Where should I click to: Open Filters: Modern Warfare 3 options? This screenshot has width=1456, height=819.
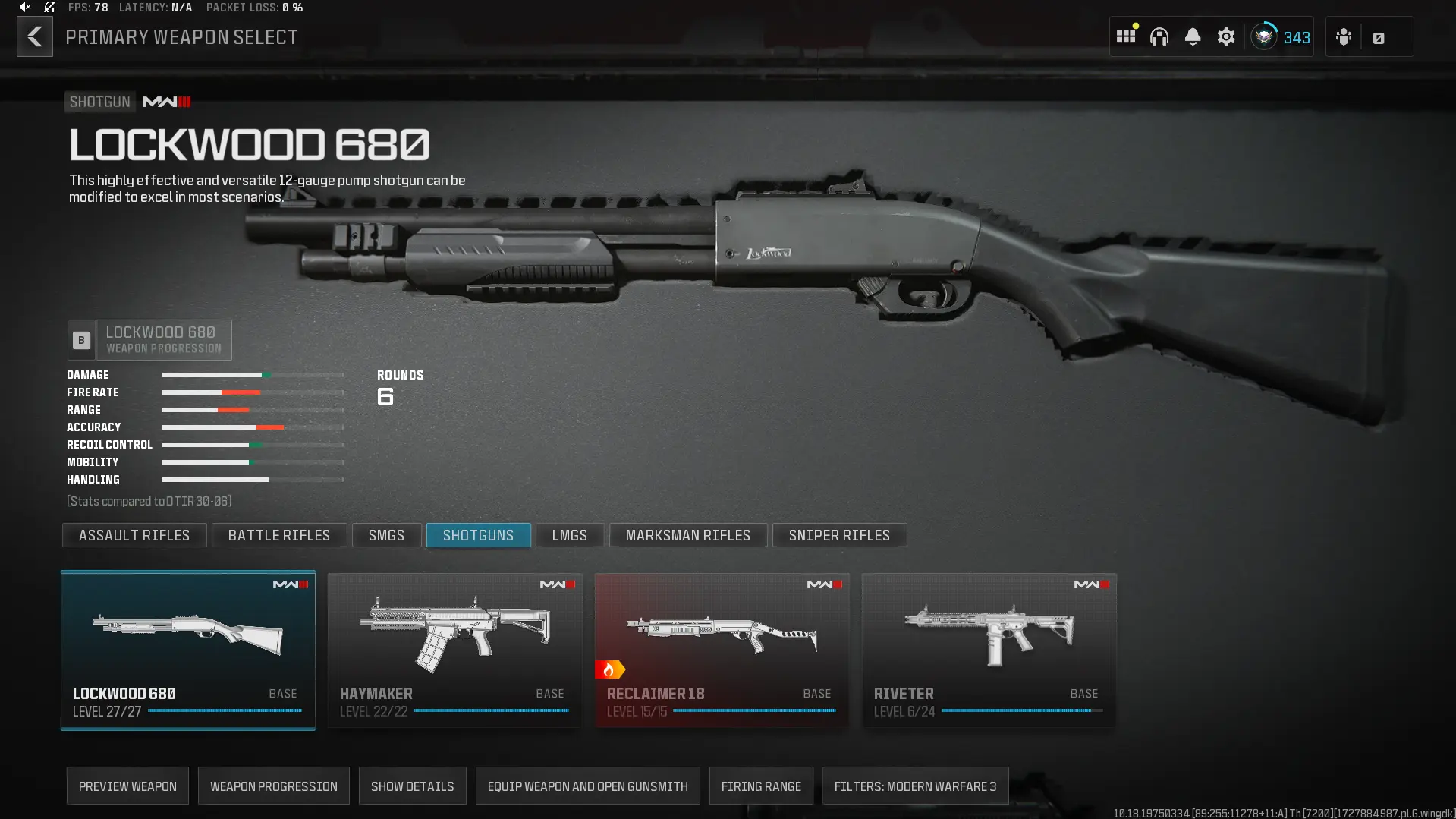pyautogui.click(x=915, y=786)
